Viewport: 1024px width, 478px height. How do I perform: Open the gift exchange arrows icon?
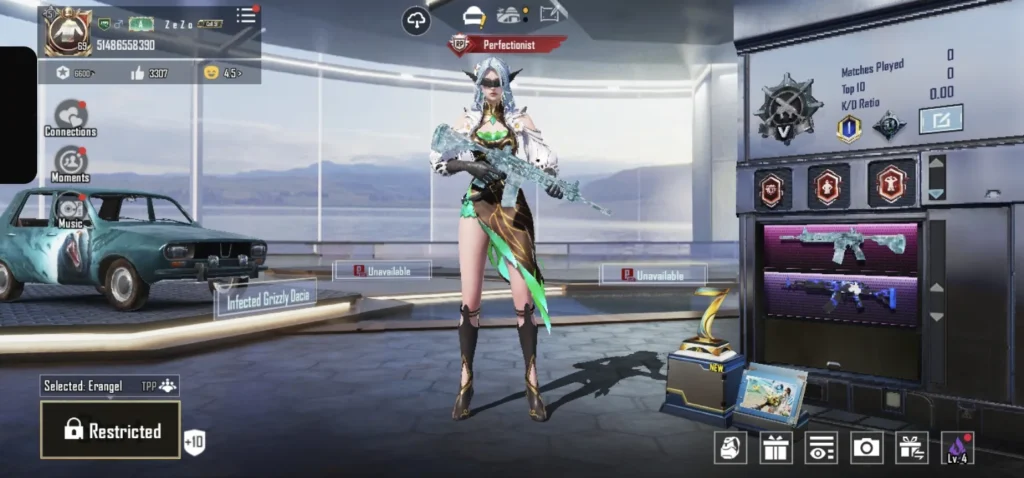(x=911, y=448)
